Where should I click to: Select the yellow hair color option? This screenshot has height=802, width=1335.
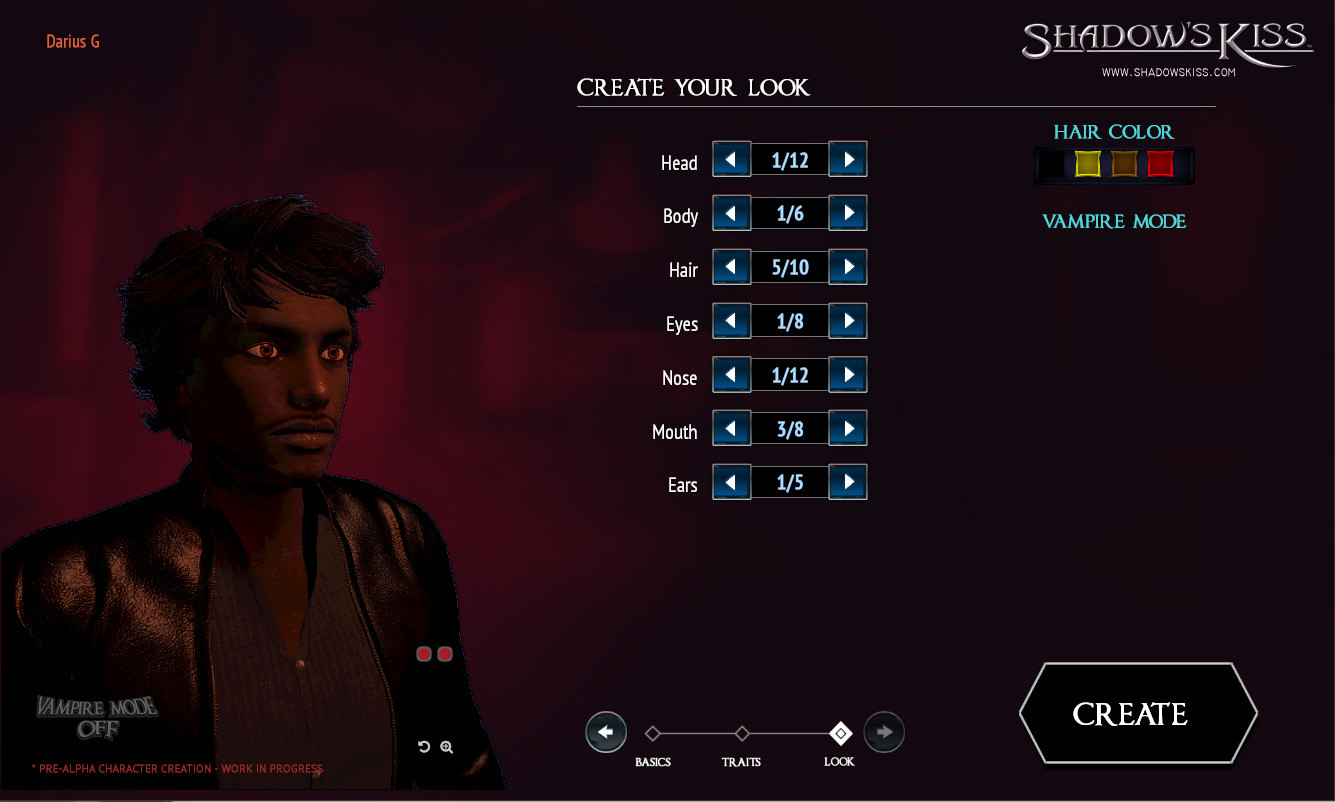point(1088,164)
